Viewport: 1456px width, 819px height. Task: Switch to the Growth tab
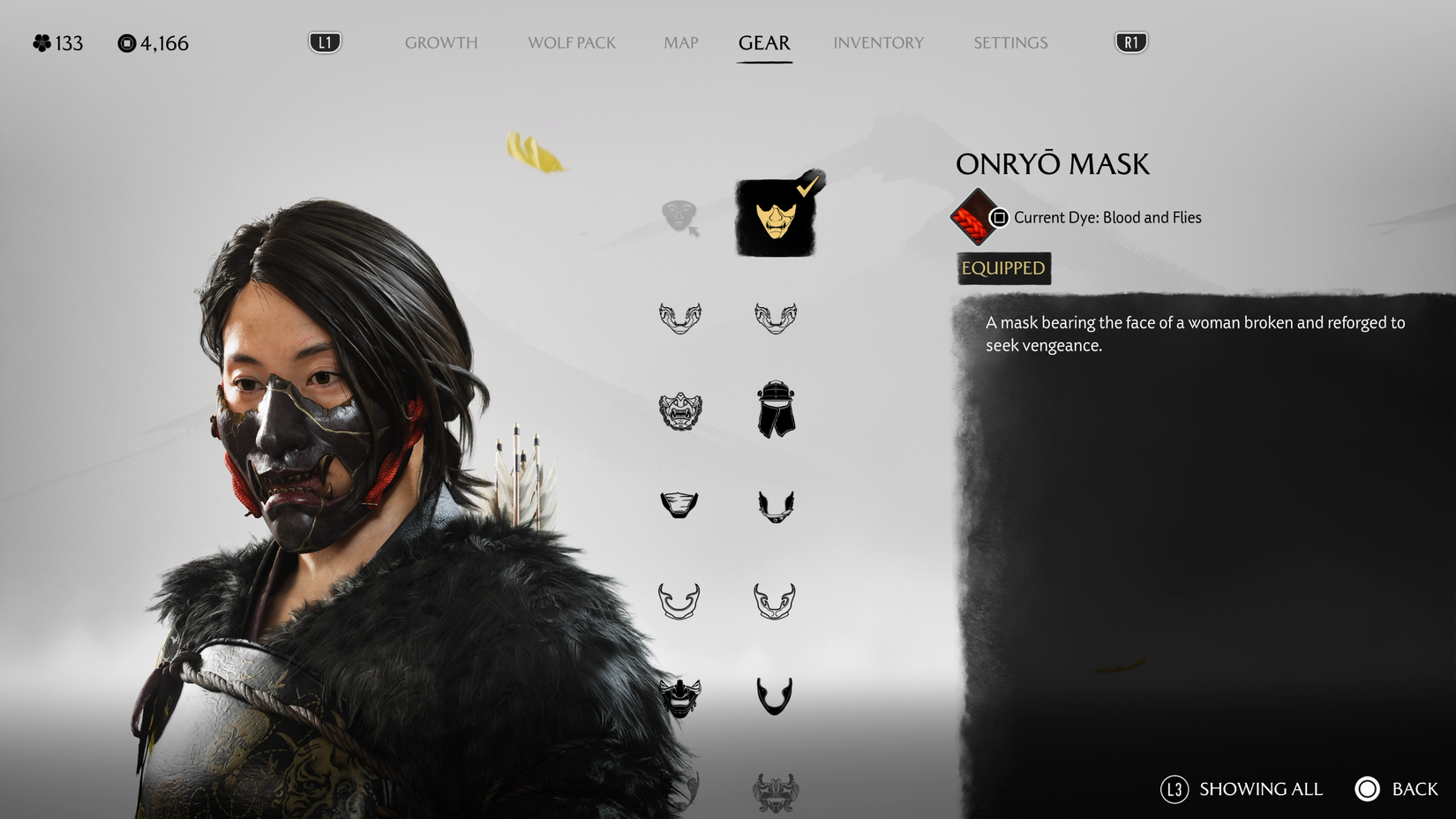[x=441, y=42]
